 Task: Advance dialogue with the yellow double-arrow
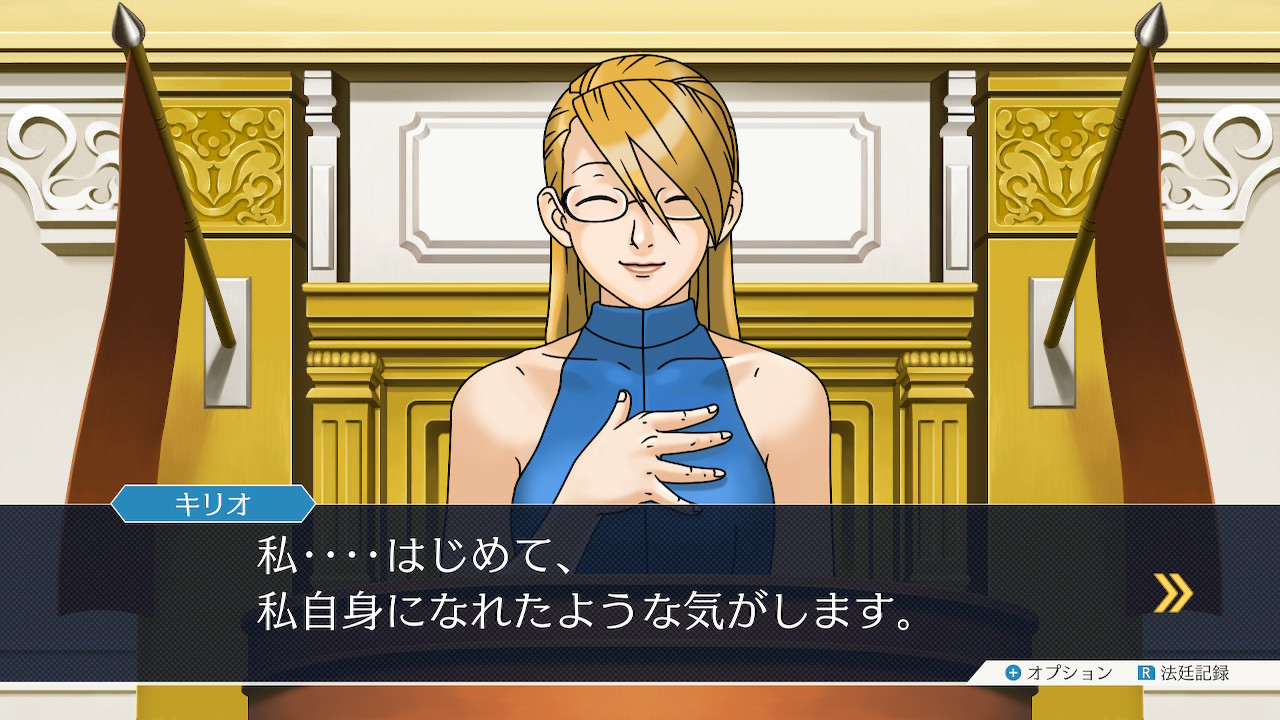click(x=1172, y=592)
